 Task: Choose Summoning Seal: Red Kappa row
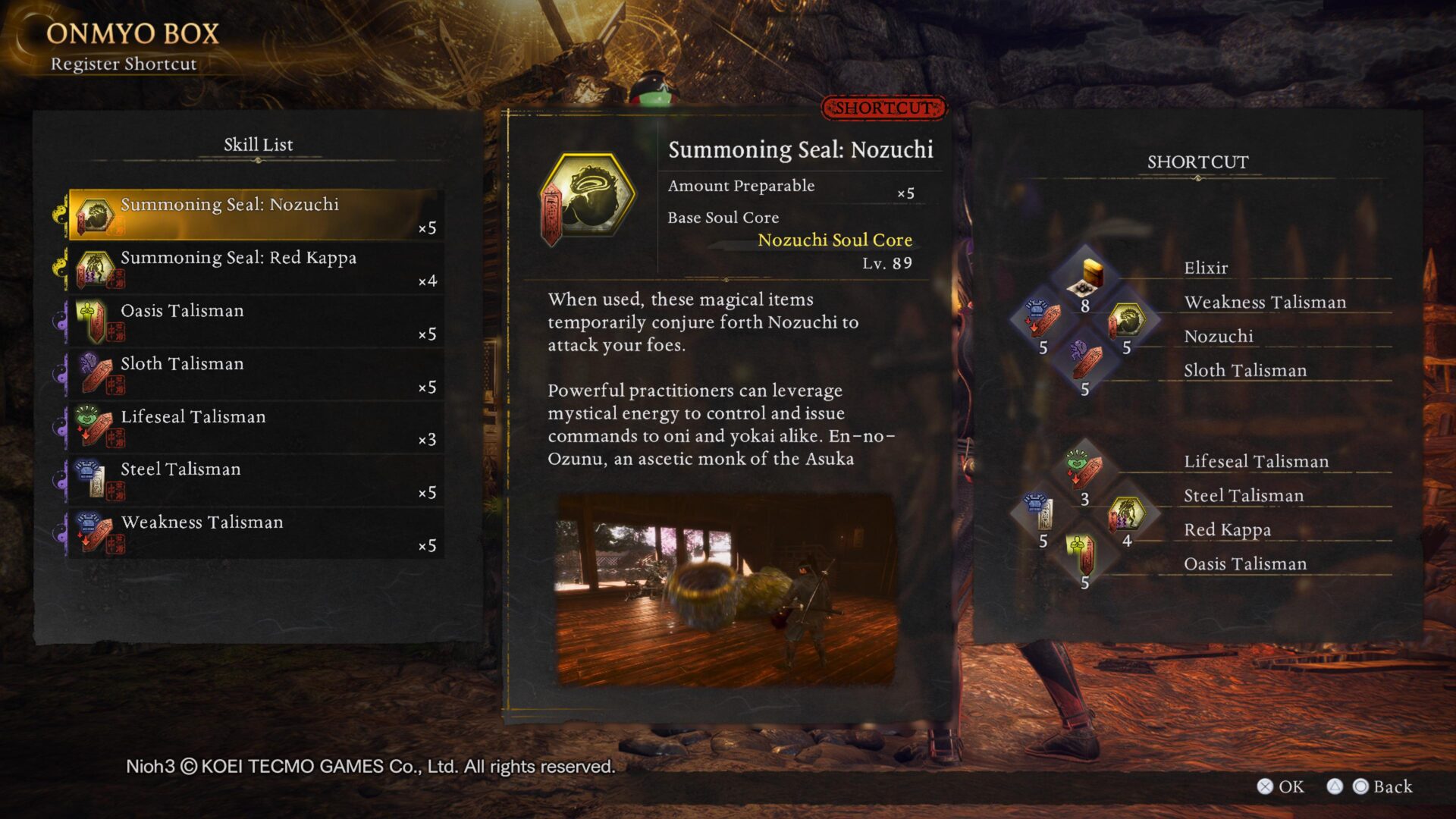[255, 268]
